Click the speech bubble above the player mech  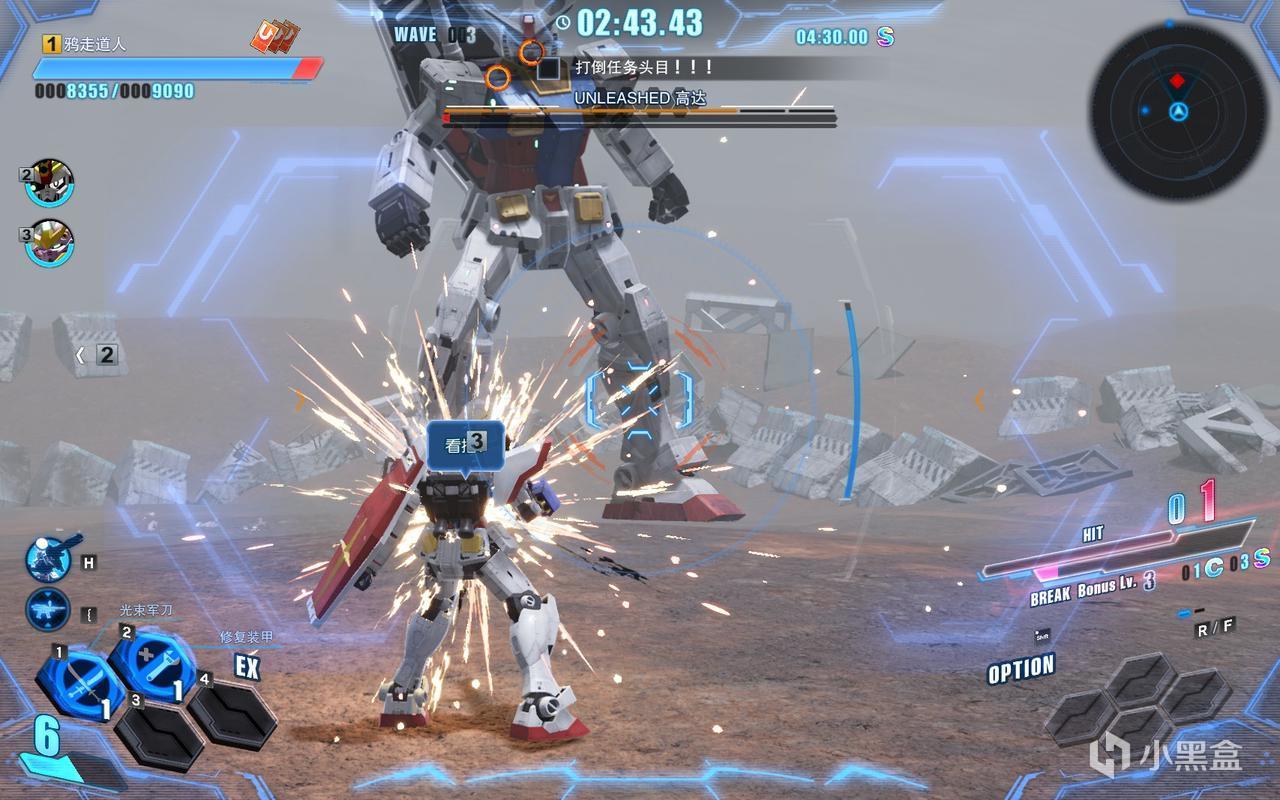465,443
